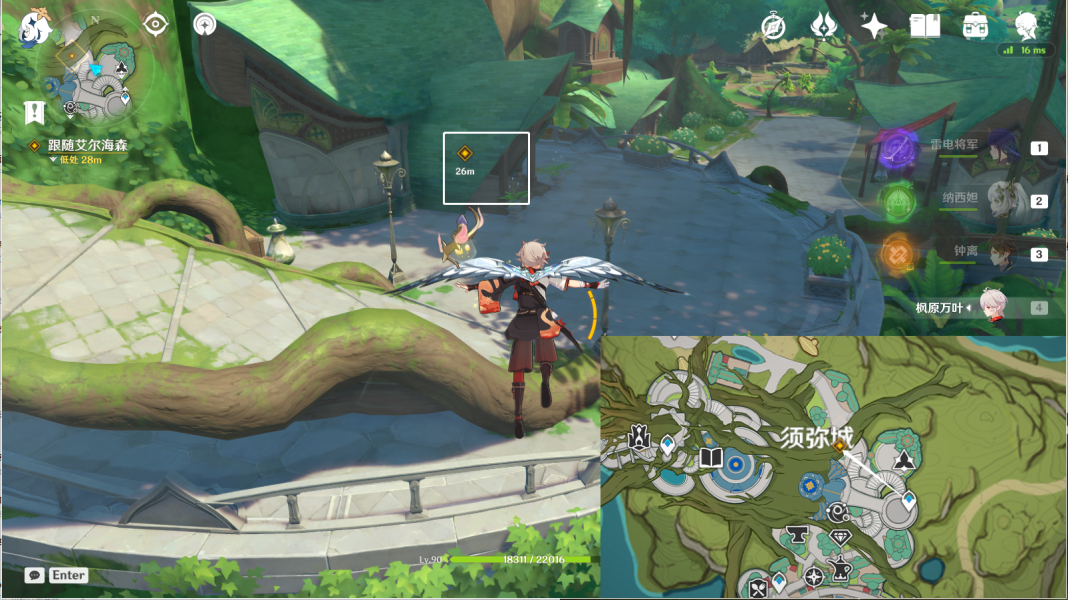Viewport: 1068px width, 600px height.
Task: Open the chat box icon
Action: 35,575
